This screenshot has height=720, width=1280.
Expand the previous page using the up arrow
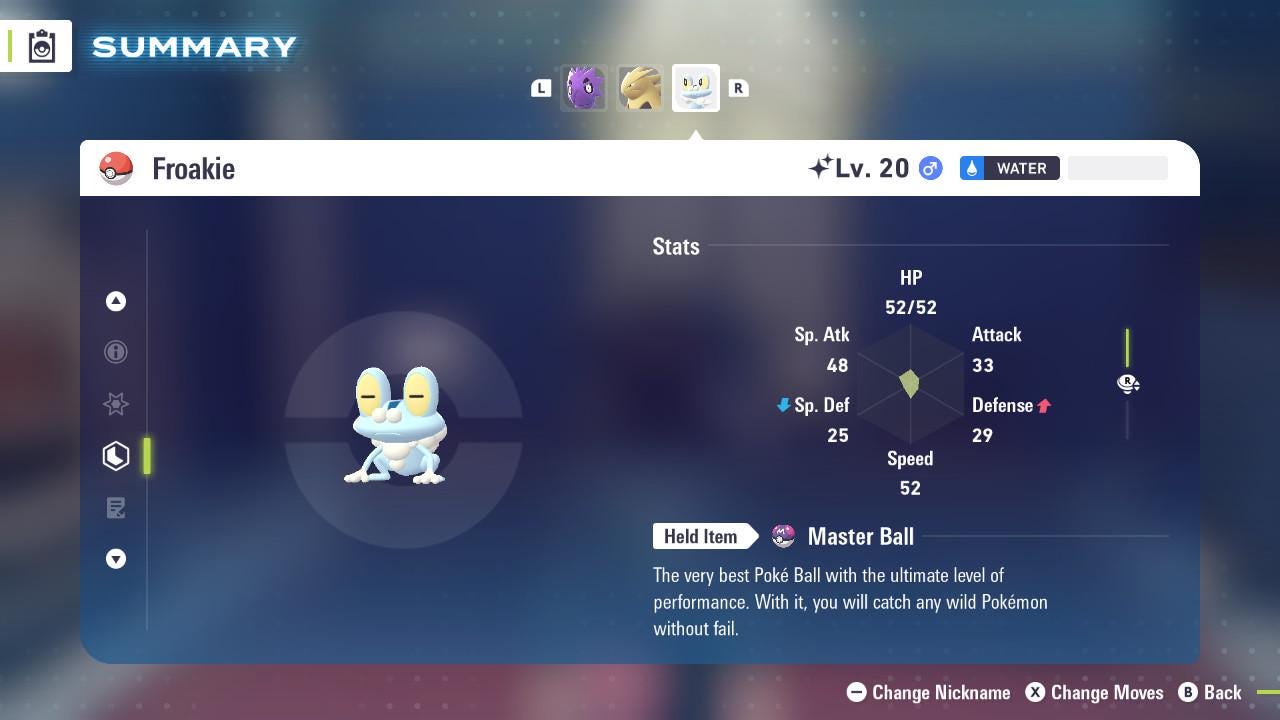116,300
